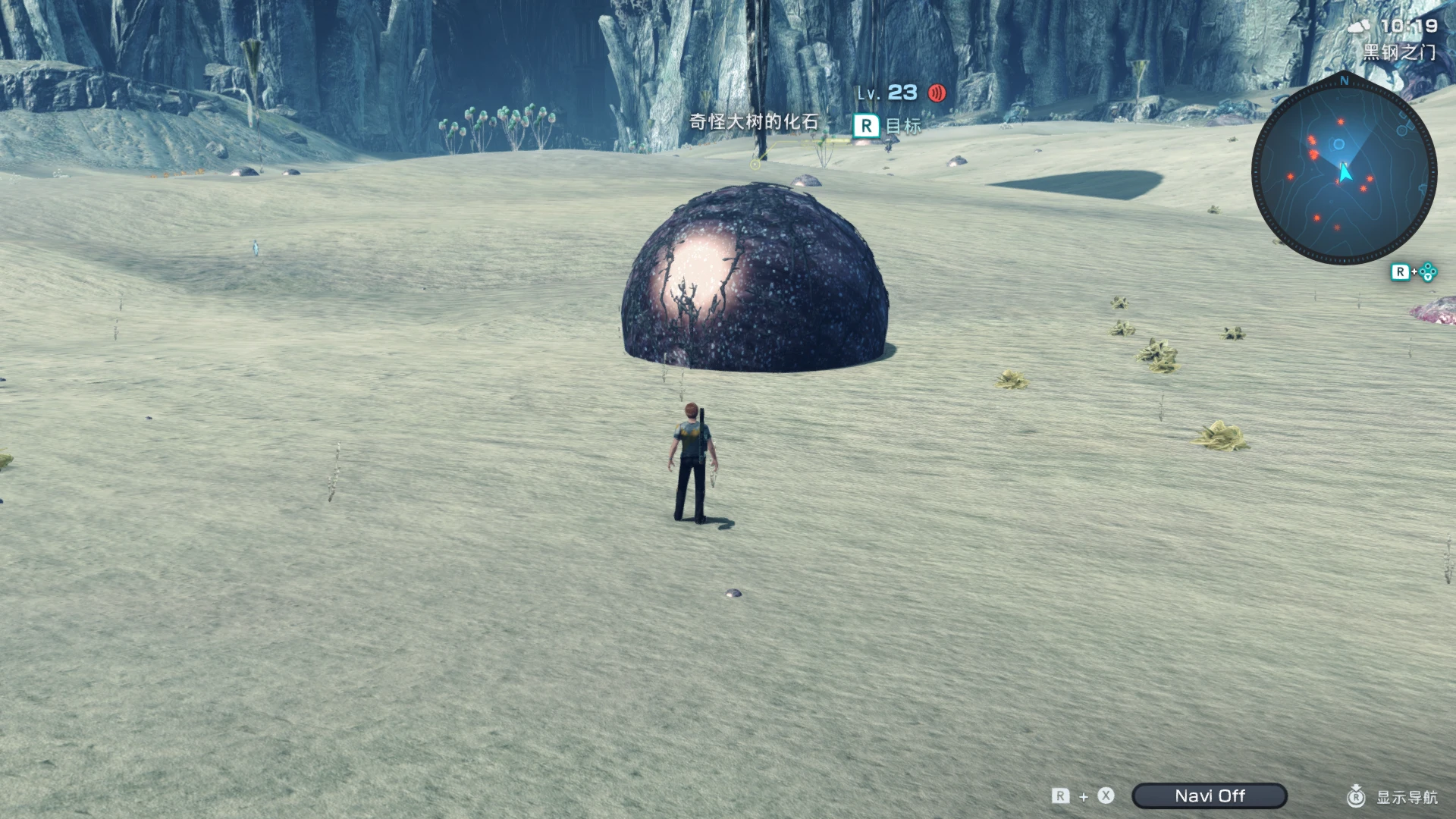Click the player arrow cursor on the minimap
The width and height of the screenshot is (1456, 819).
pyautogui.click(x=1345, y=173)
